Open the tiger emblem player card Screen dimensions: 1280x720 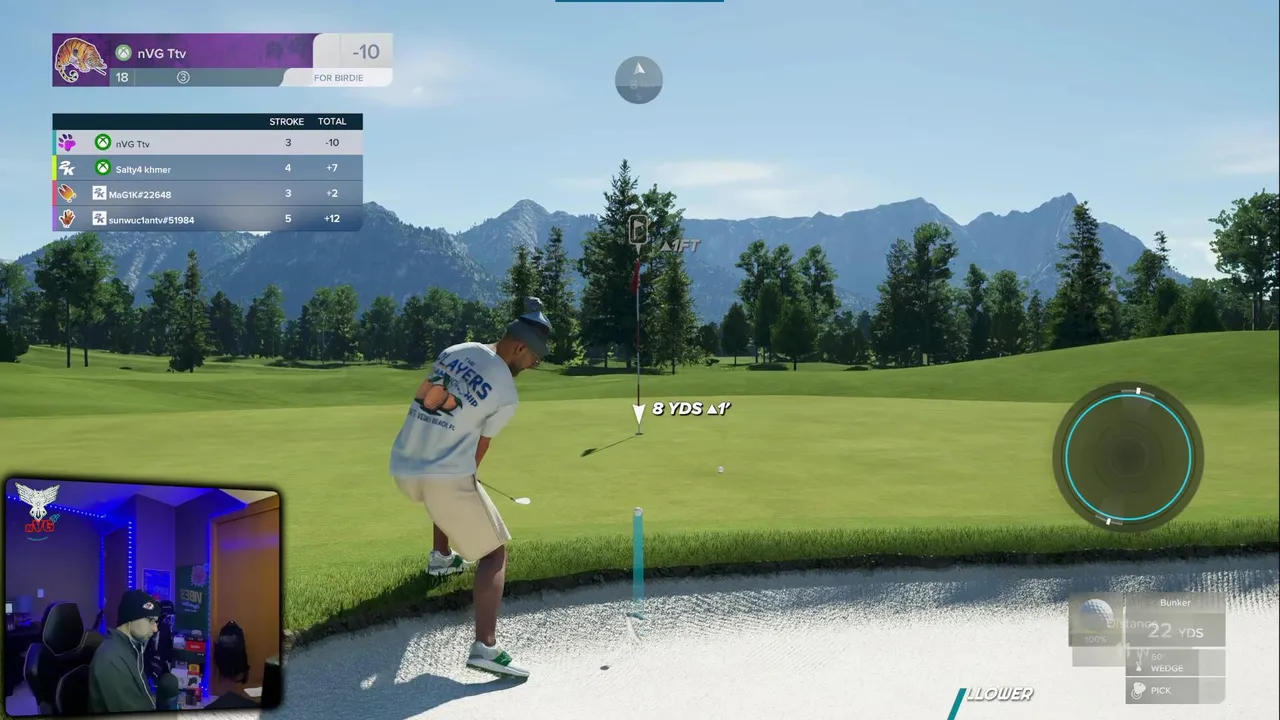pos(81,60)
